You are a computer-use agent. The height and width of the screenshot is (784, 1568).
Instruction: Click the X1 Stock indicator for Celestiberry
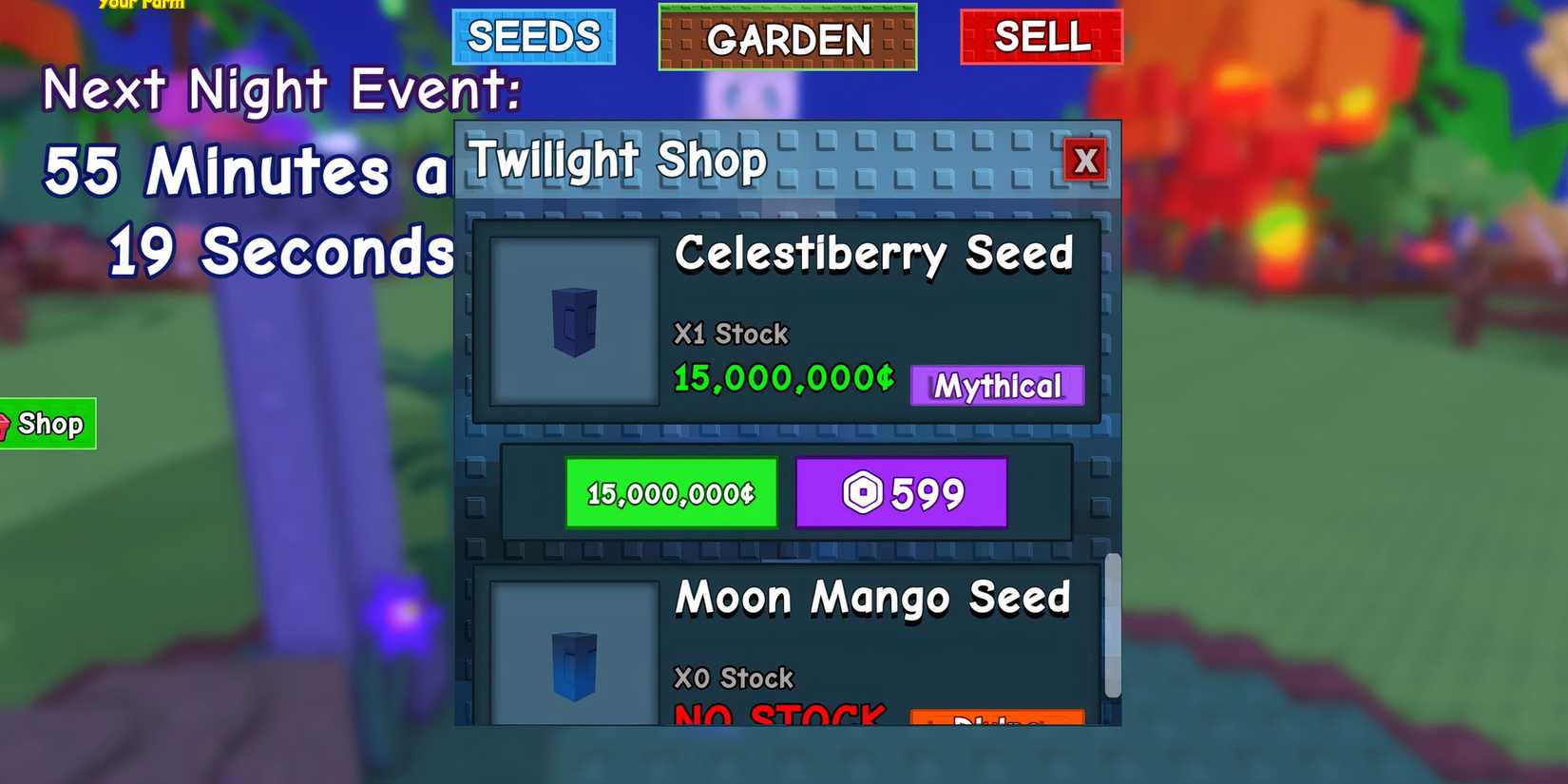730,334
